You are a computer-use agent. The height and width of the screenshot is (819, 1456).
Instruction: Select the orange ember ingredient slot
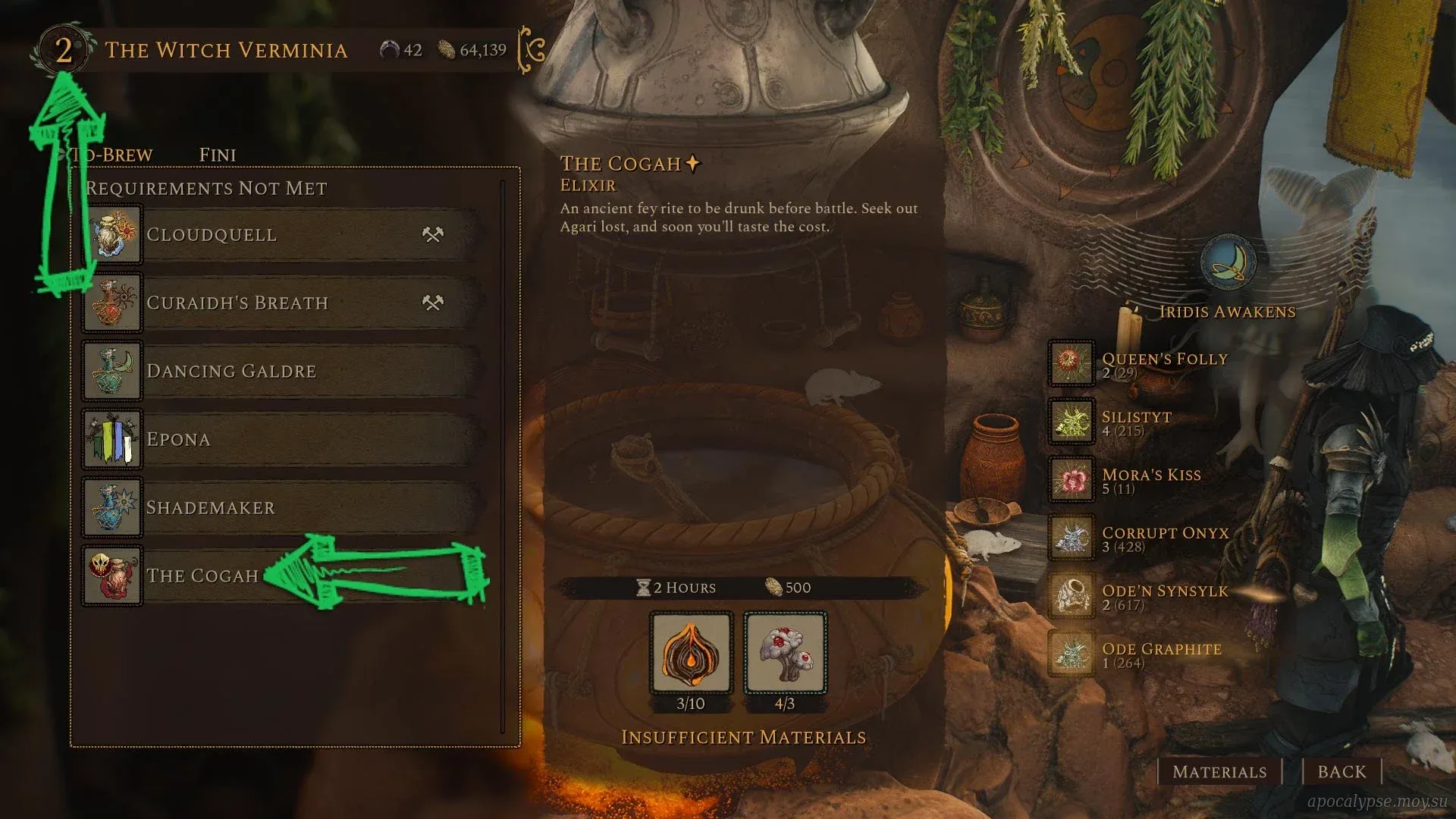(x=691, y=654)
